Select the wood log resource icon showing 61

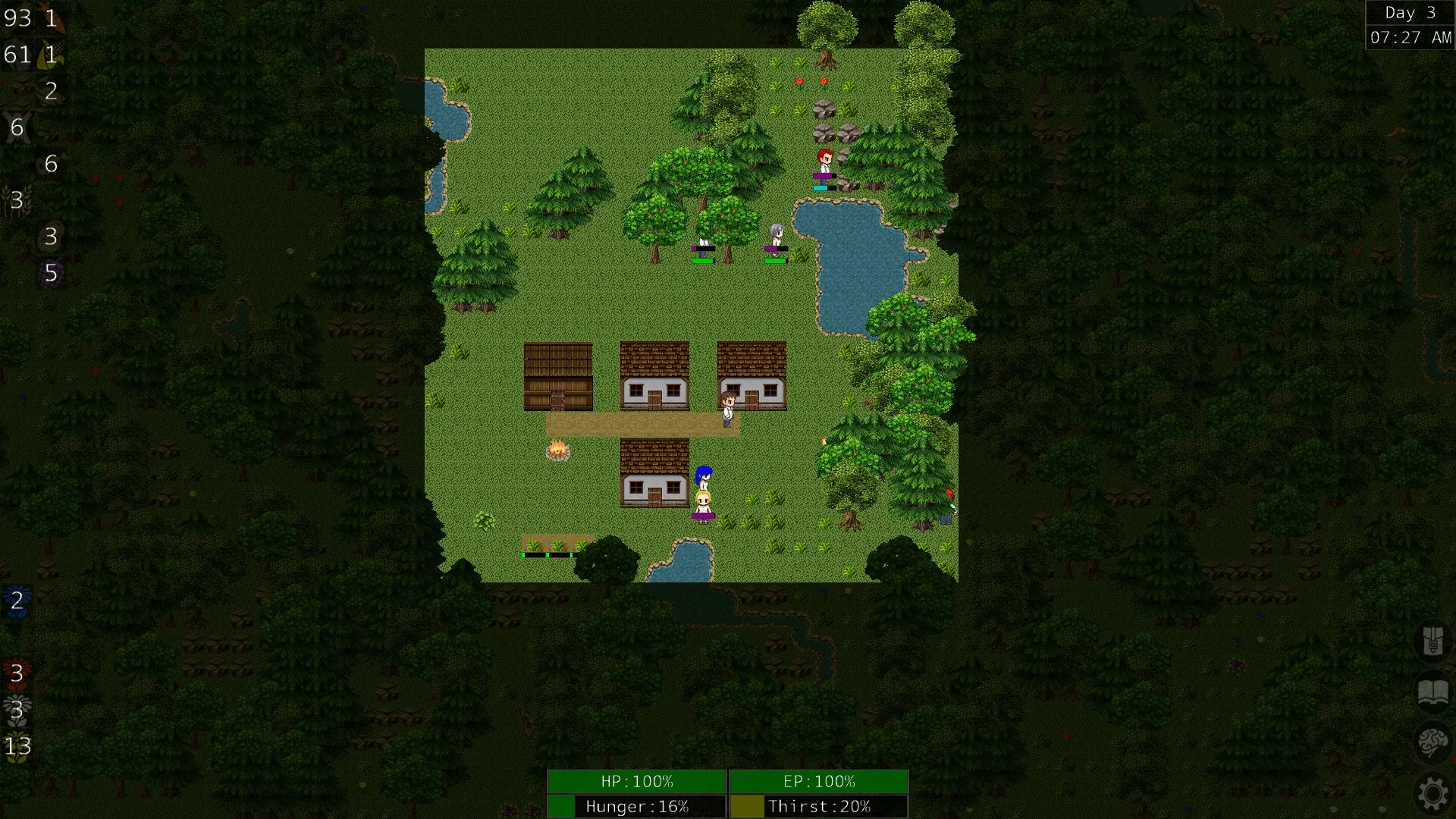19,55
